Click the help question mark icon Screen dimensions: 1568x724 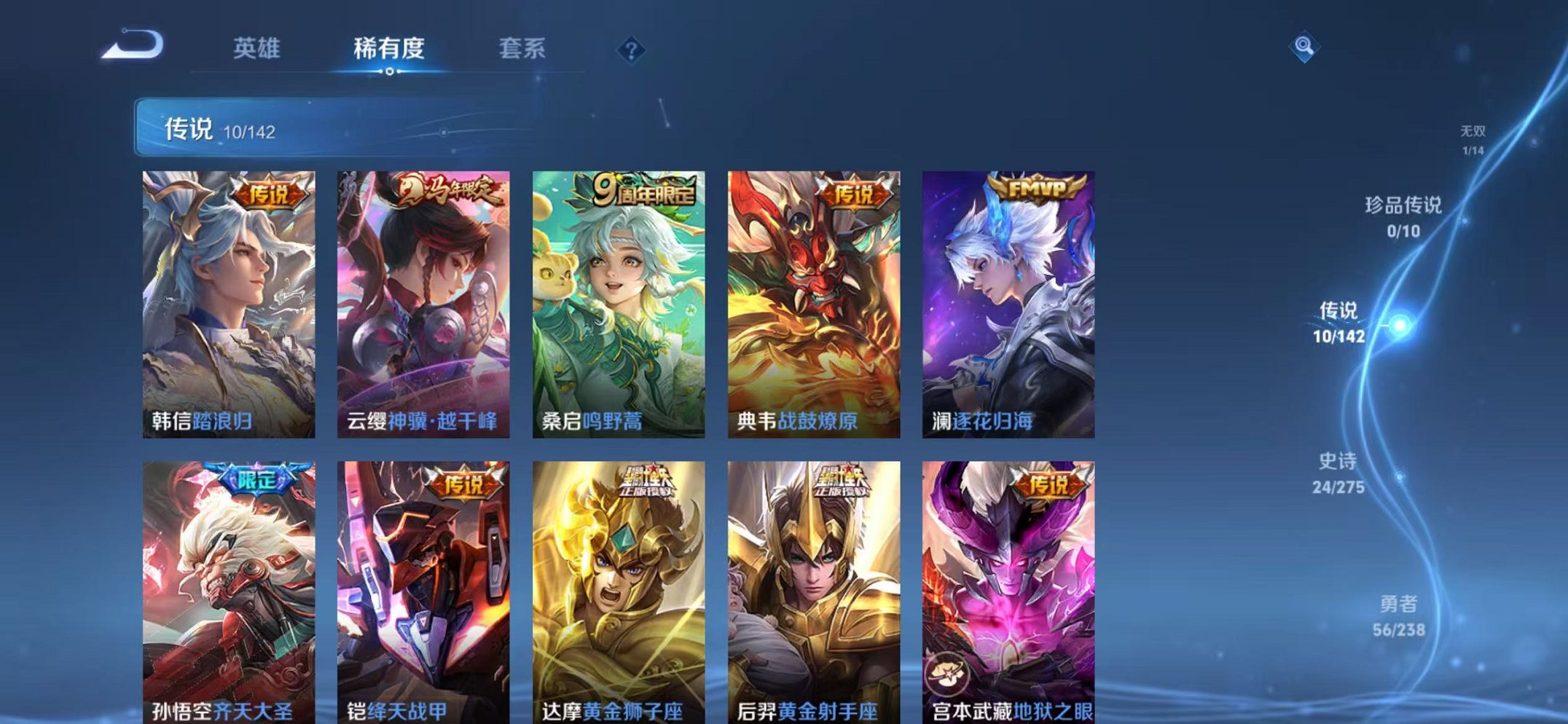pyautogui.click(x=631, y=49)
